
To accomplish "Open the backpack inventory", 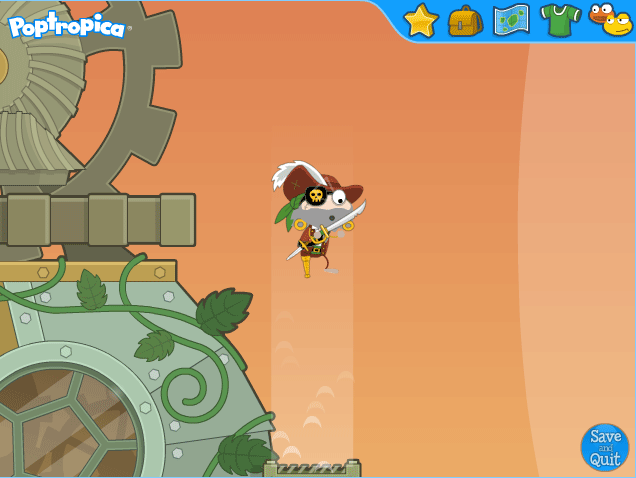I will (465, 20).
